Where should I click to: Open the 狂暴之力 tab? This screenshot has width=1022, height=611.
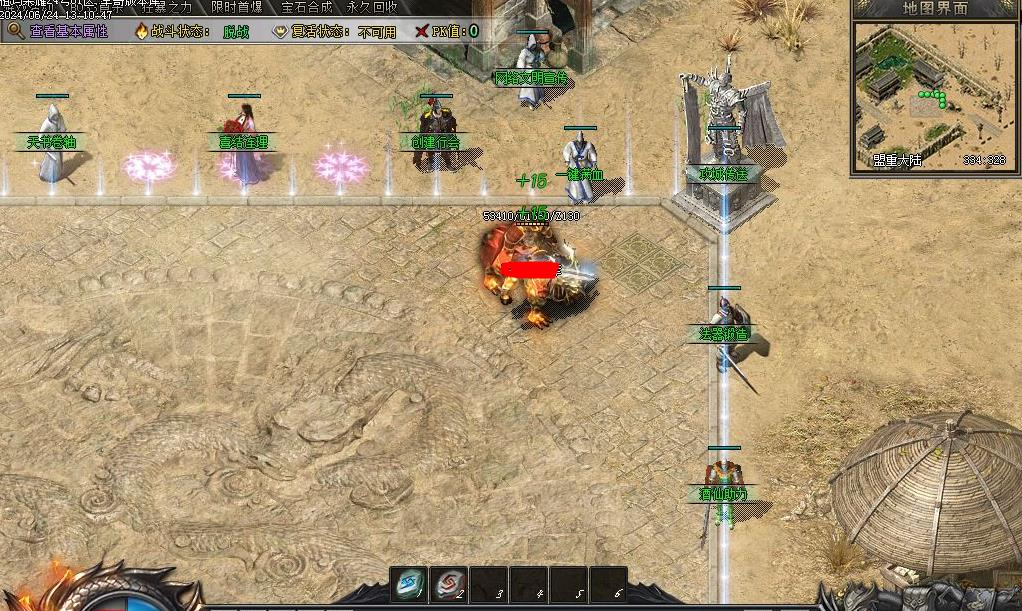(166, 7)
